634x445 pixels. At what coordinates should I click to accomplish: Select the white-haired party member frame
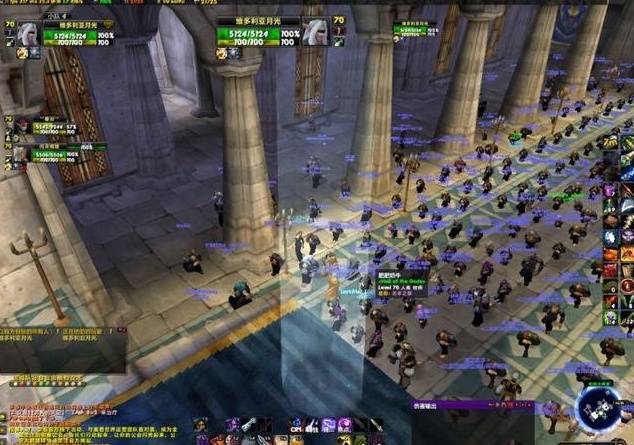(x=21, y=154)
